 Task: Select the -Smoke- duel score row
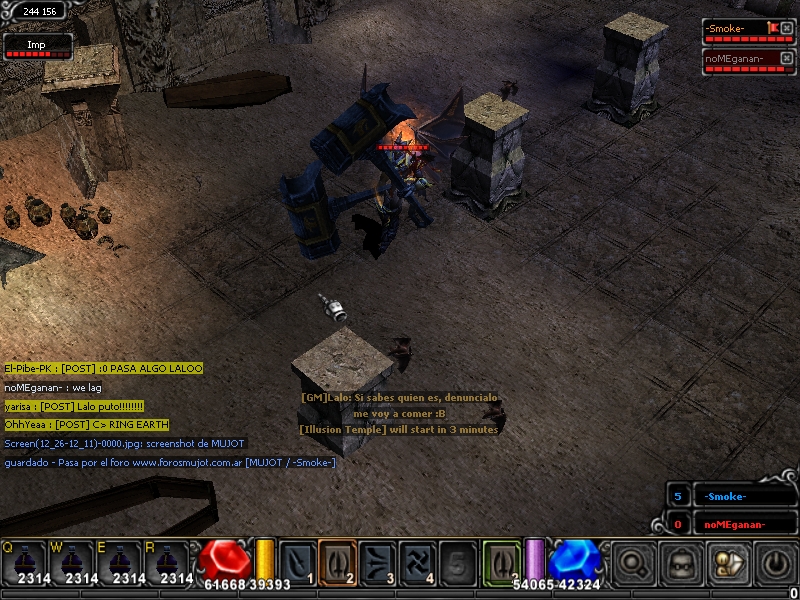[x=737, y=496]
